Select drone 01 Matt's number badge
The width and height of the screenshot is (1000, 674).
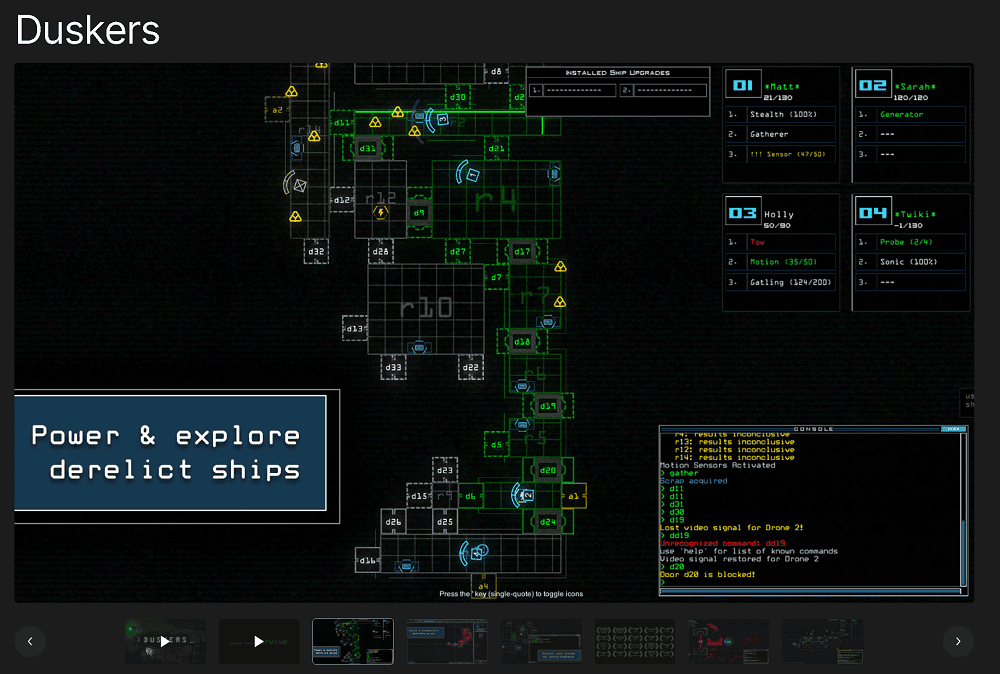743,85
